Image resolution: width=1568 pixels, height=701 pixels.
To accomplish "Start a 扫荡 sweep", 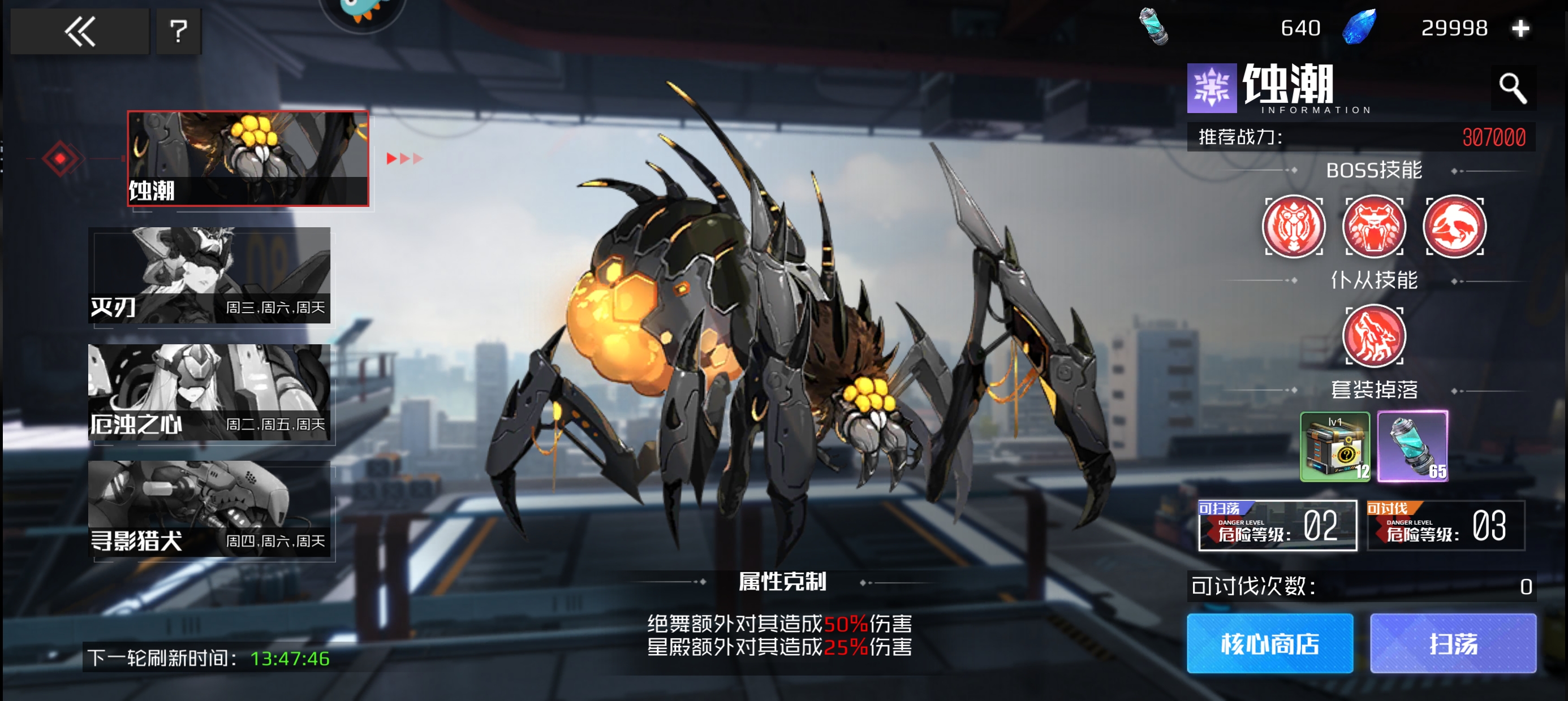I will click(x=1453, y=643).
